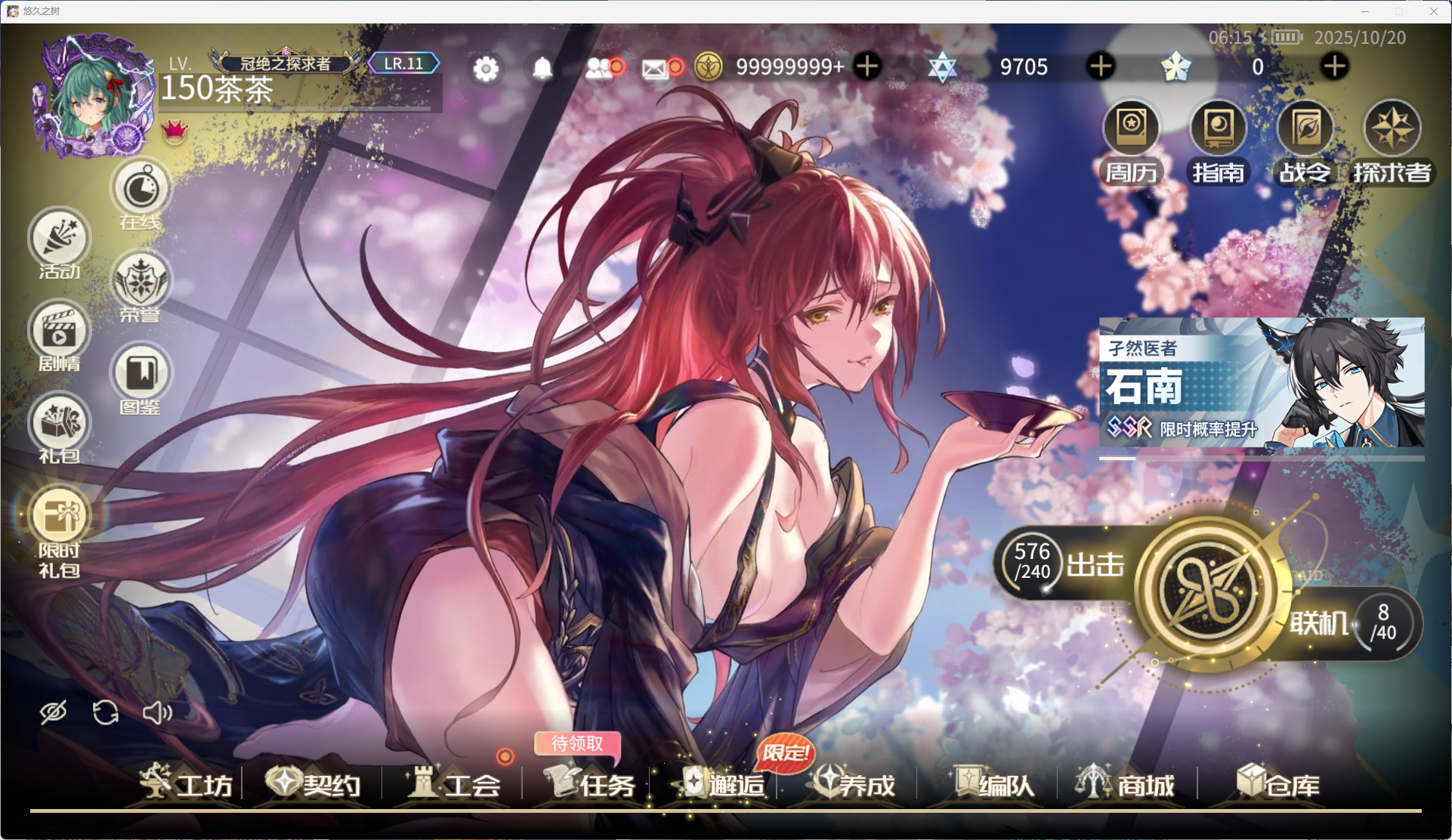Switch to the 商城 shop tab
The image size is (1452, 840).
click(x=1126, y=786)
